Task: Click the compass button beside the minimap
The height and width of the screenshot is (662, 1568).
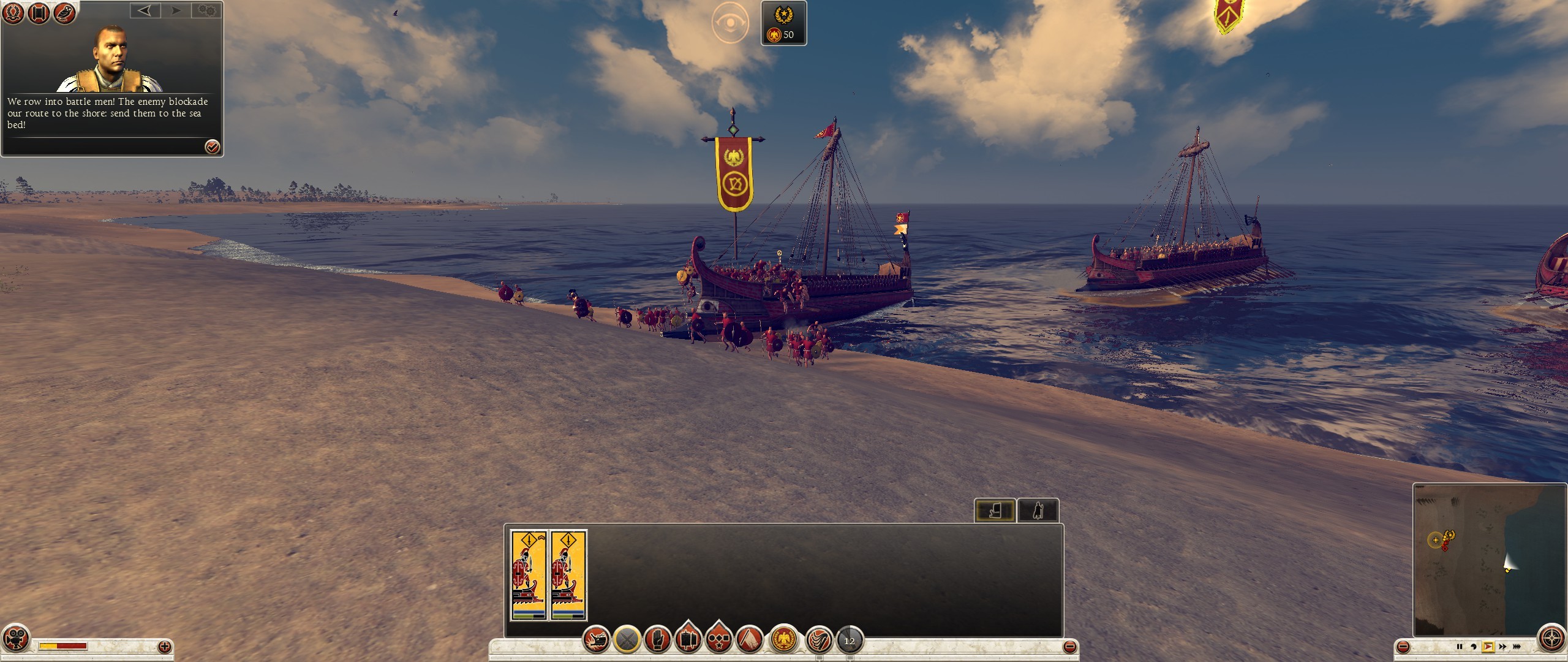Action: 1551,639
